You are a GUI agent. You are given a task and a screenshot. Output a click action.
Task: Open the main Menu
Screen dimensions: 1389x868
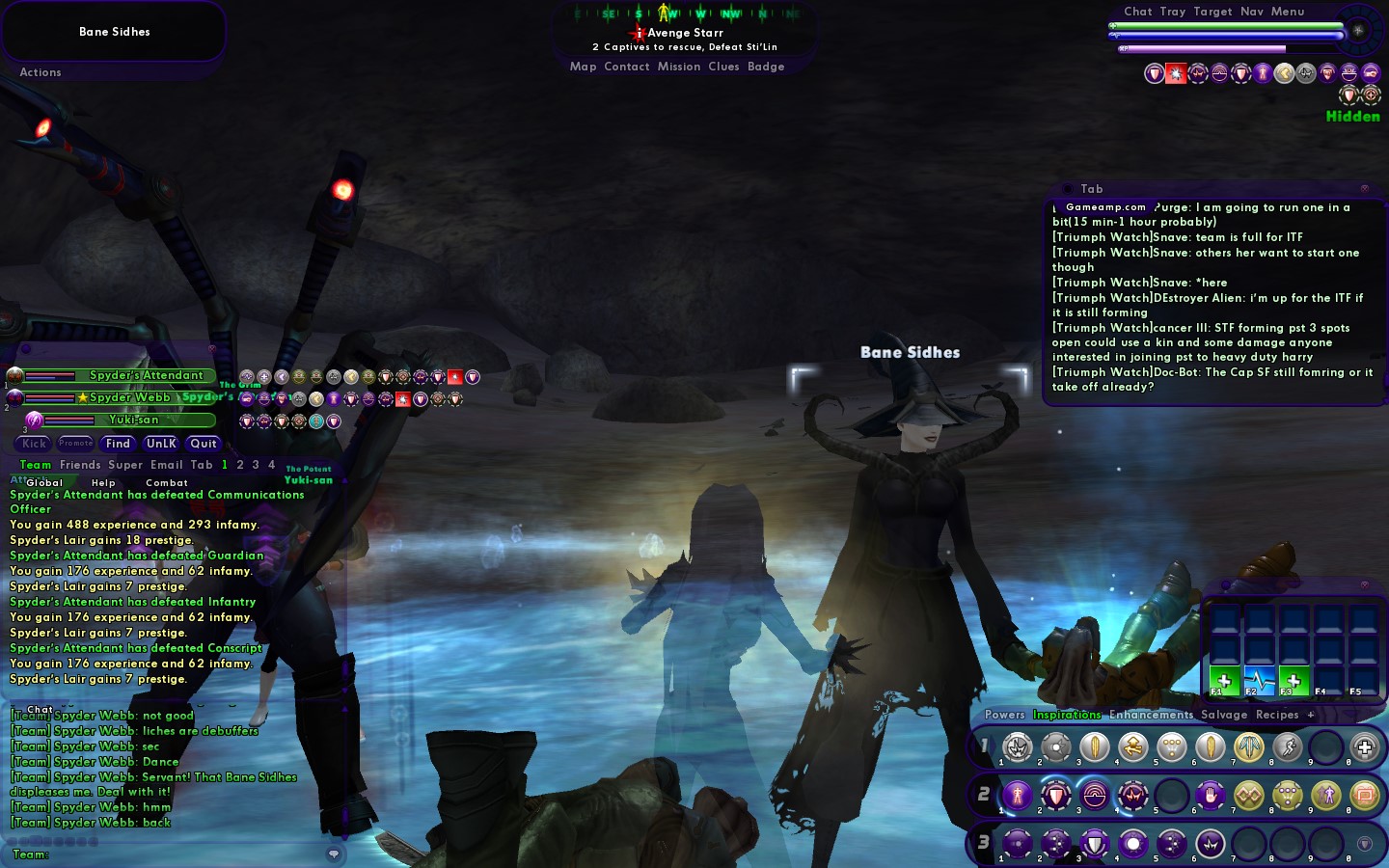[x=1288, y=12]
